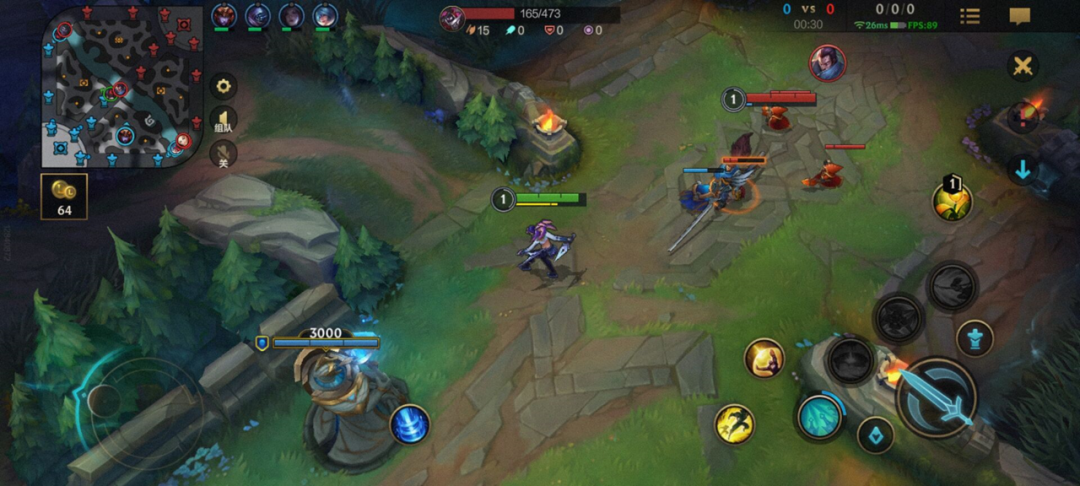Activate the teal blade ability with blue ring
Image resolution: width=1080 pixels, height=486 pixels.
820,416
